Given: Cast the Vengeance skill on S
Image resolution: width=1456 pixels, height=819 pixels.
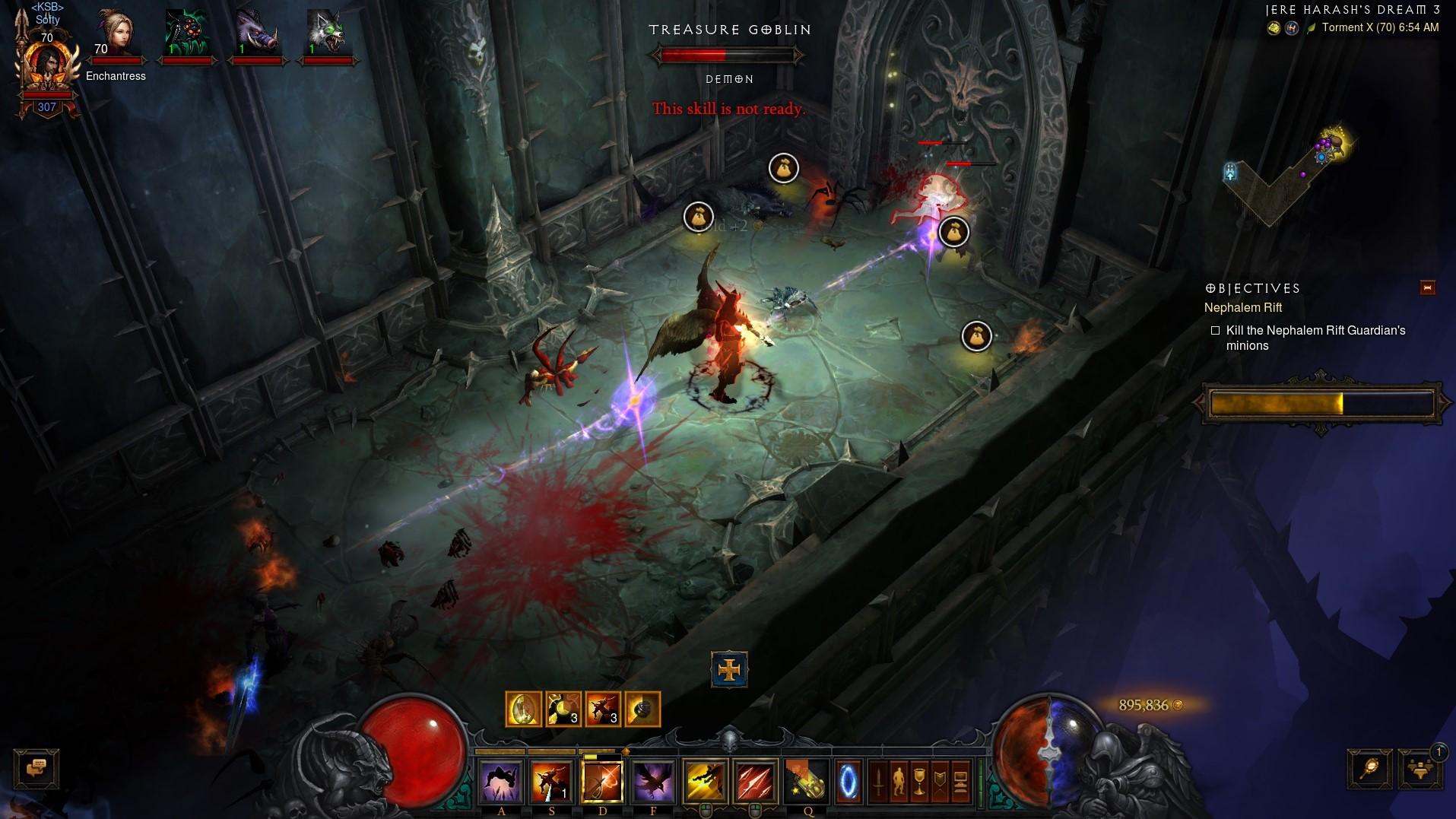Looking at the screenshot, I should pyautogui.click(x=551, y=781).
